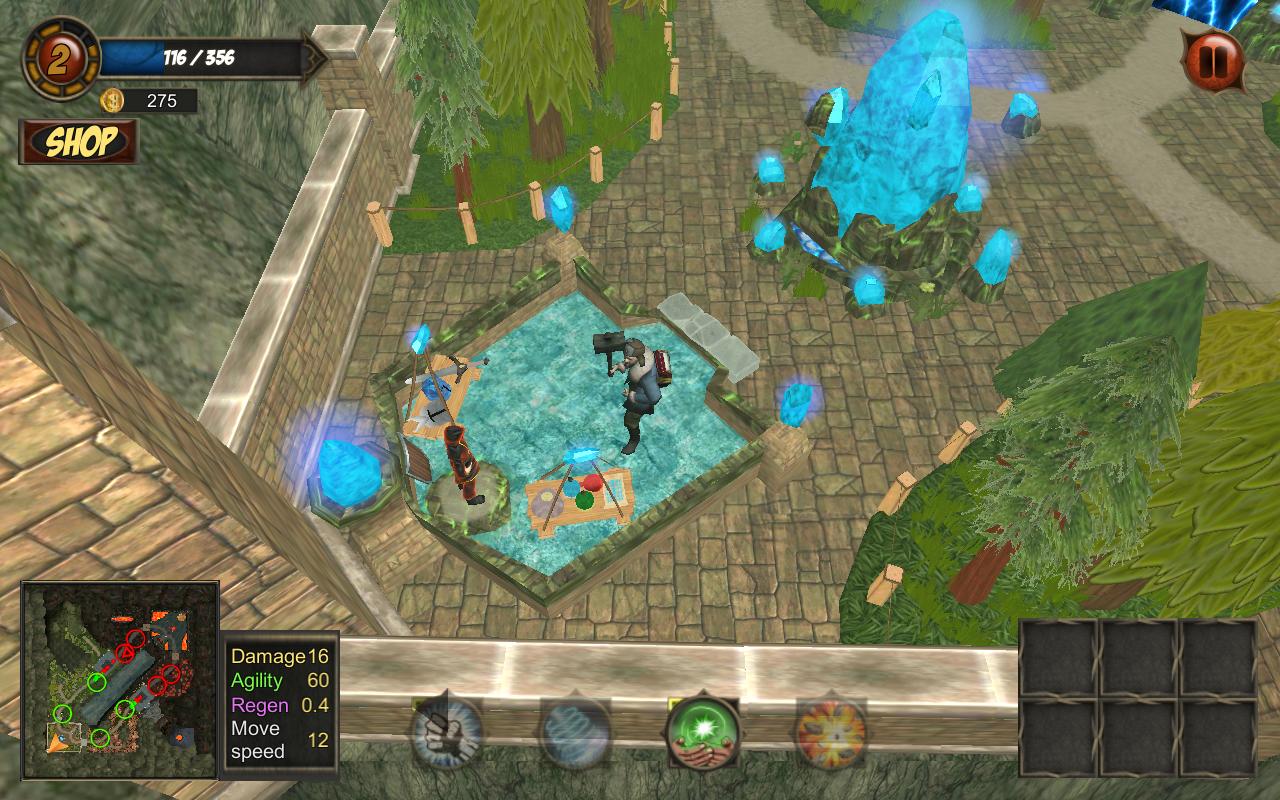Use the blue whirlwind ability
The image size is (1280, 800).
click(575, 733)
